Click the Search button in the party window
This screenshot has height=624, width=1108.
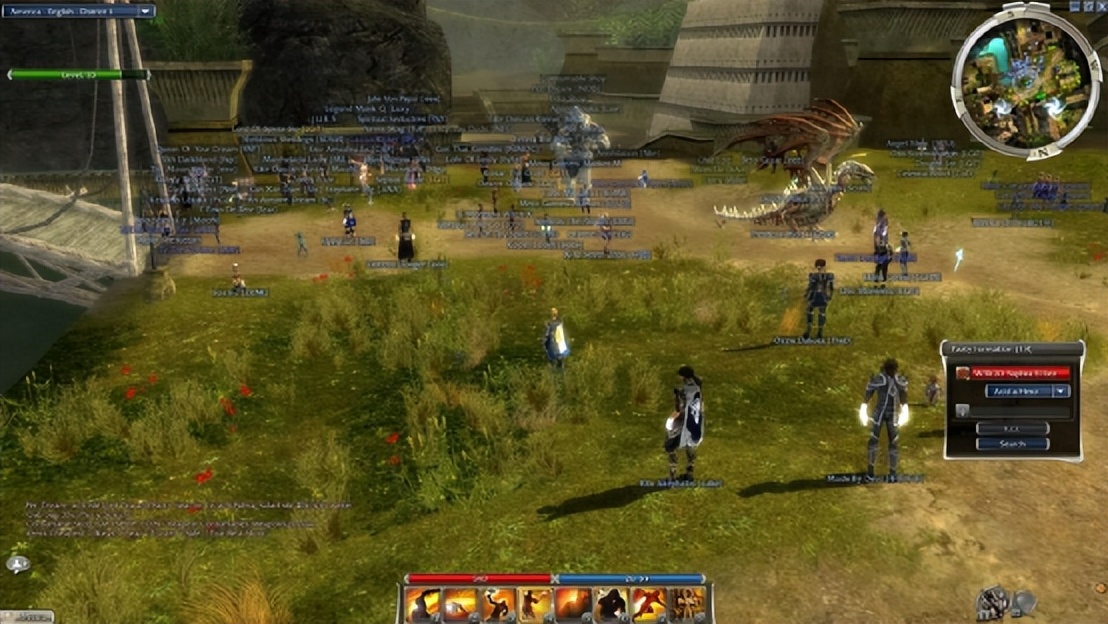pos(1012,444)
